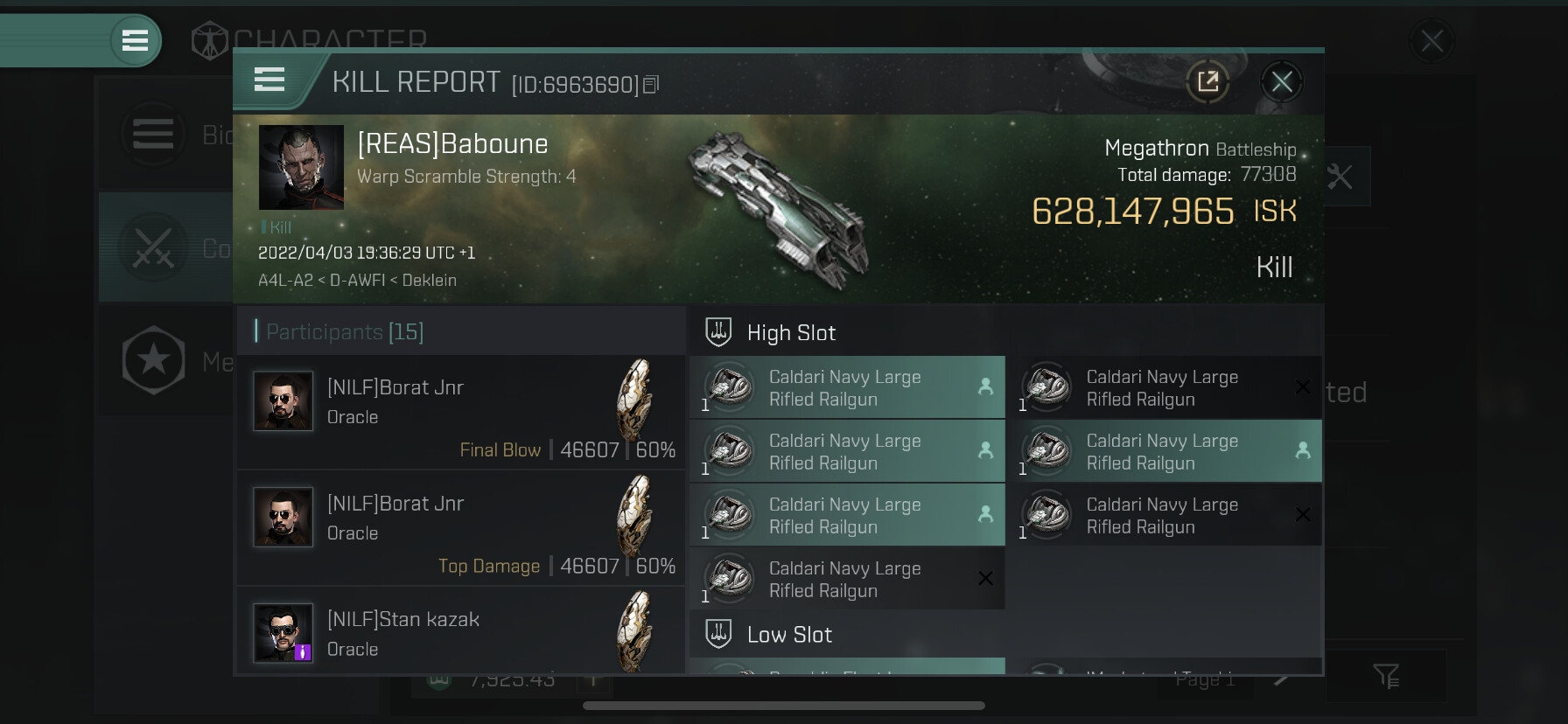Screen dimensions: 1568x724
Task: Close the background Character window
Action: (x=1431, y=40)
